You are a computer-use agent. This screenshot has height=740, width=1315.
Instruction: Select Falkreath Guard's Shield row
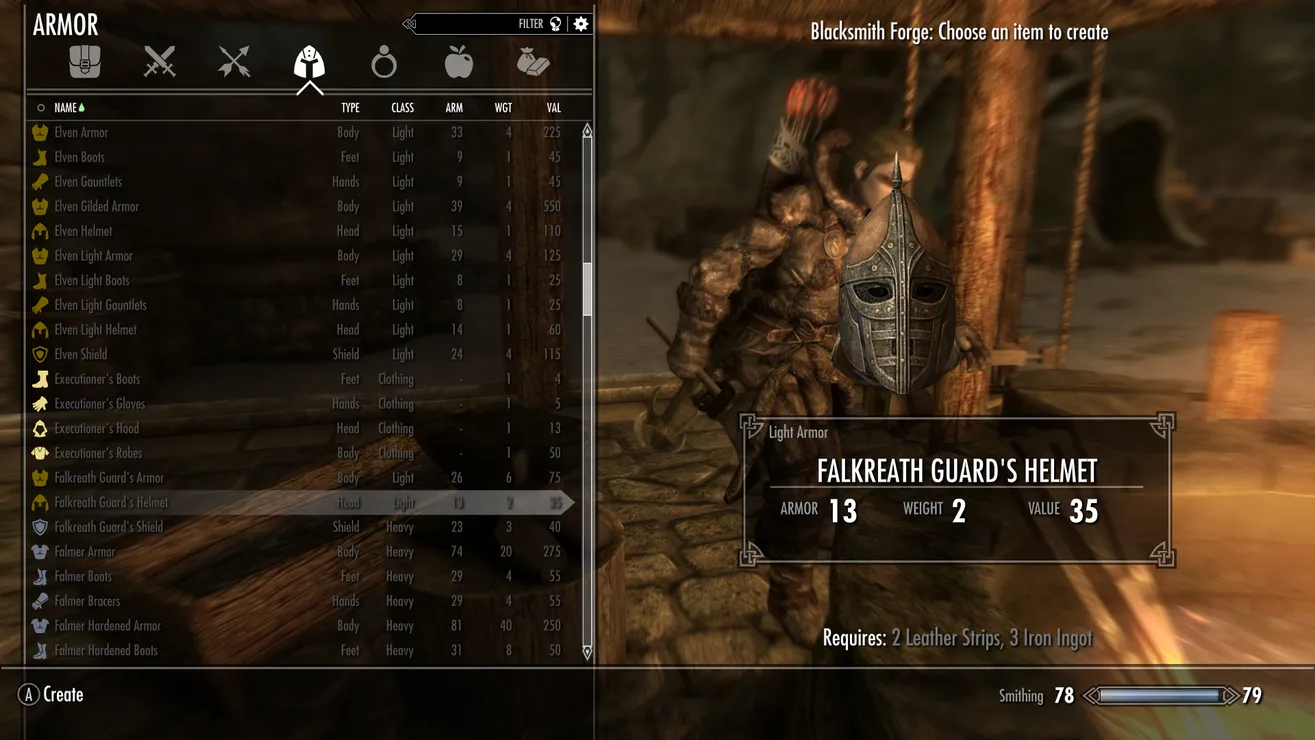coord(108,527)
